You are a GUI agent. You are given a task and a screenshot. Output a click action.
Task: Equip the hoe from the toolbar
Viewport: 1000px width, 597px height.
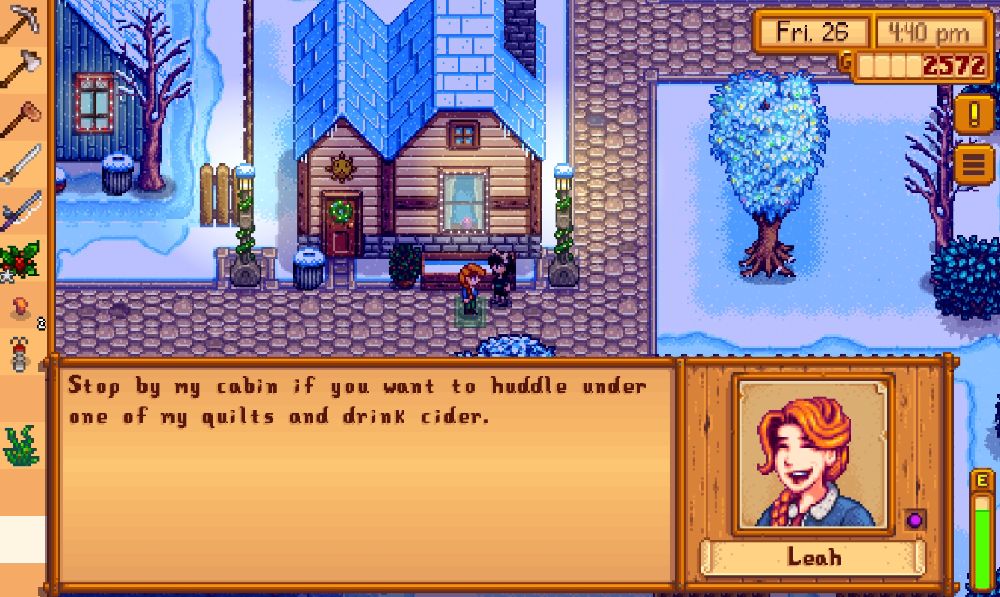point(20,118)
